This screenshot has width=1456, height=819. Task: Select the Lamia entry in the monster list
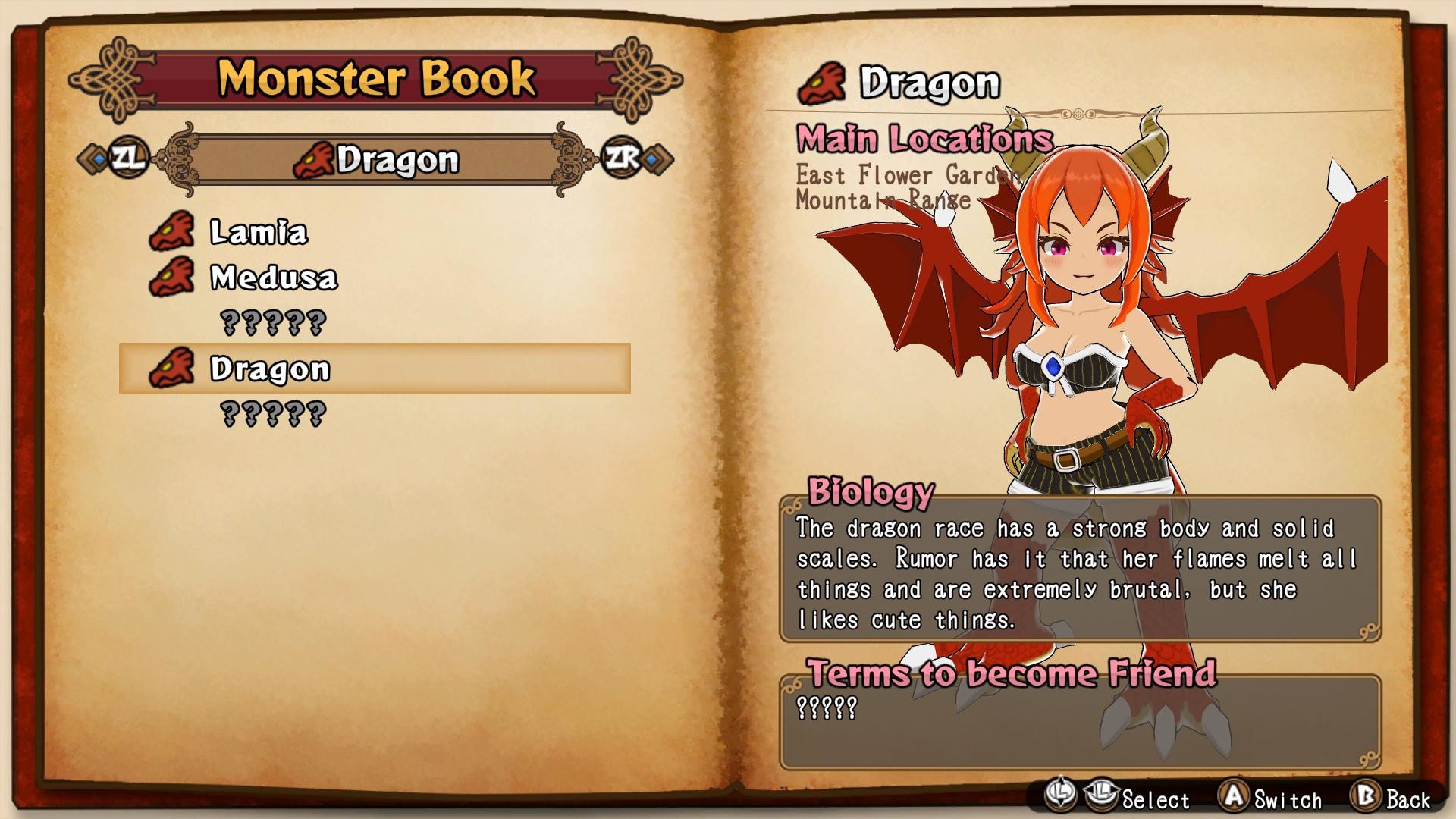[258, 231]
